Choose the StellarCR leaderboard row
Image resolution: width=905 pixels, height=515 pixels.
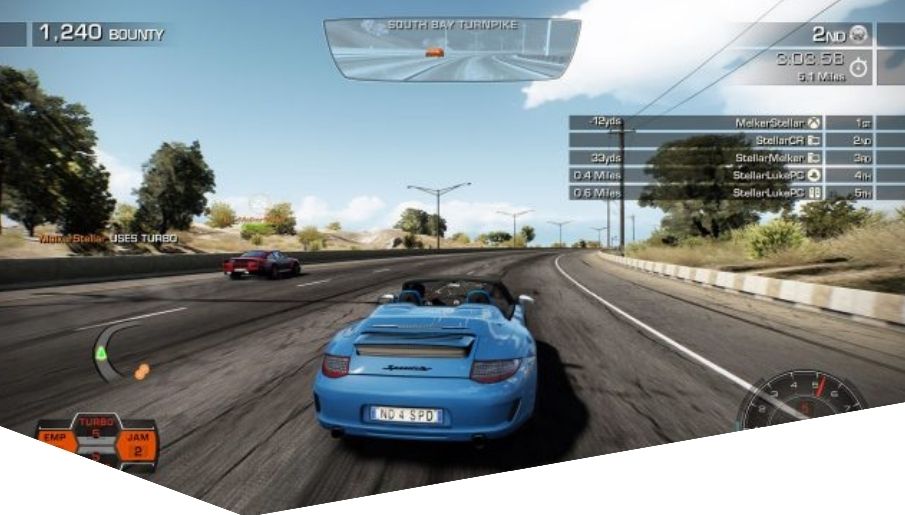(736, 140)
